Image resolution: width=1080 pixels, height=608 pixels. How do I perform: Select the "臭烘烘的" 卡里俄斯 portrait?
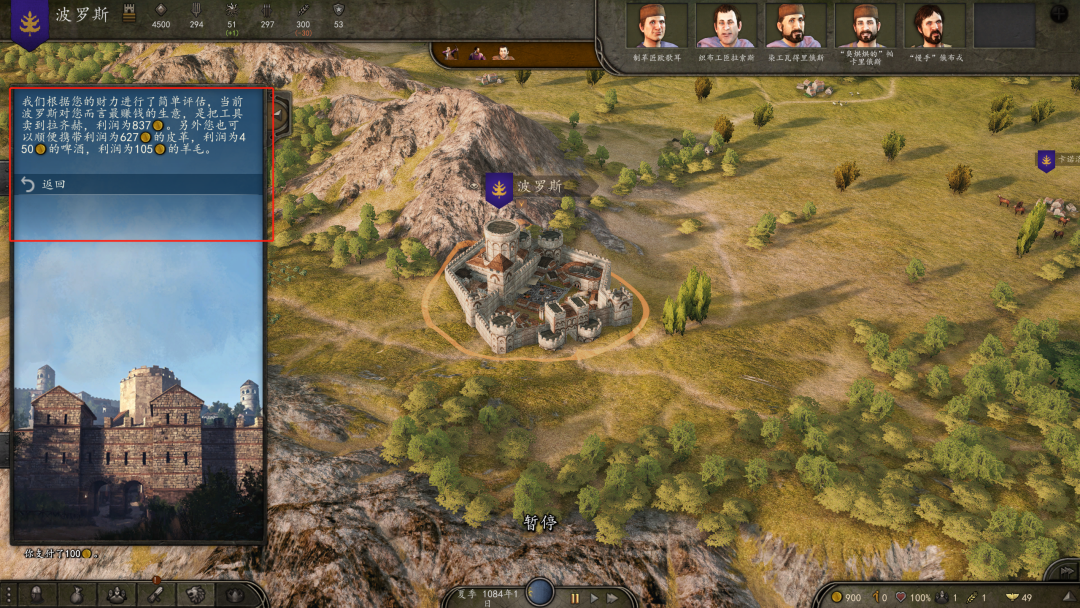pyautogui.click(x=865, y=26)
